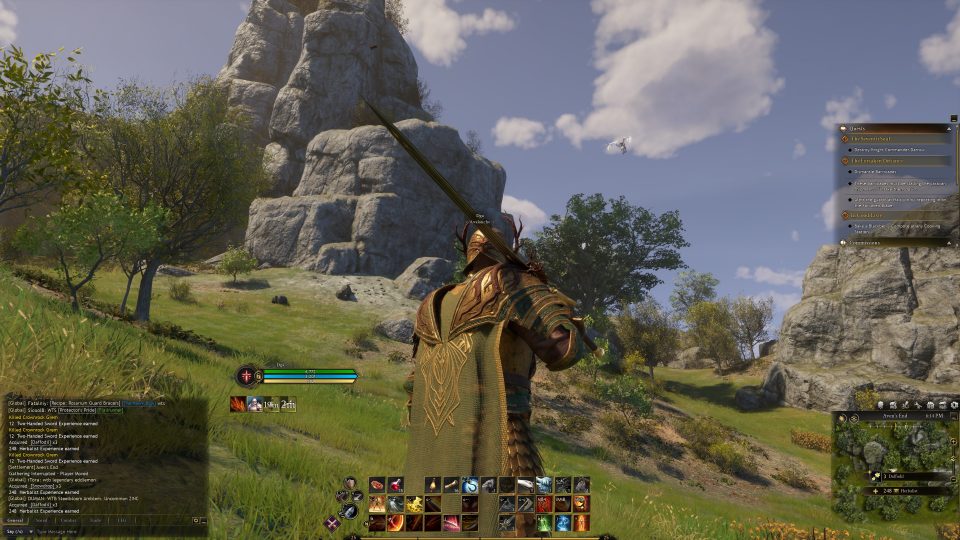Click the purple crossed diamond icon
Image resolution: width=960 pixels, height=540 pixels.
[x=333, y=522]
